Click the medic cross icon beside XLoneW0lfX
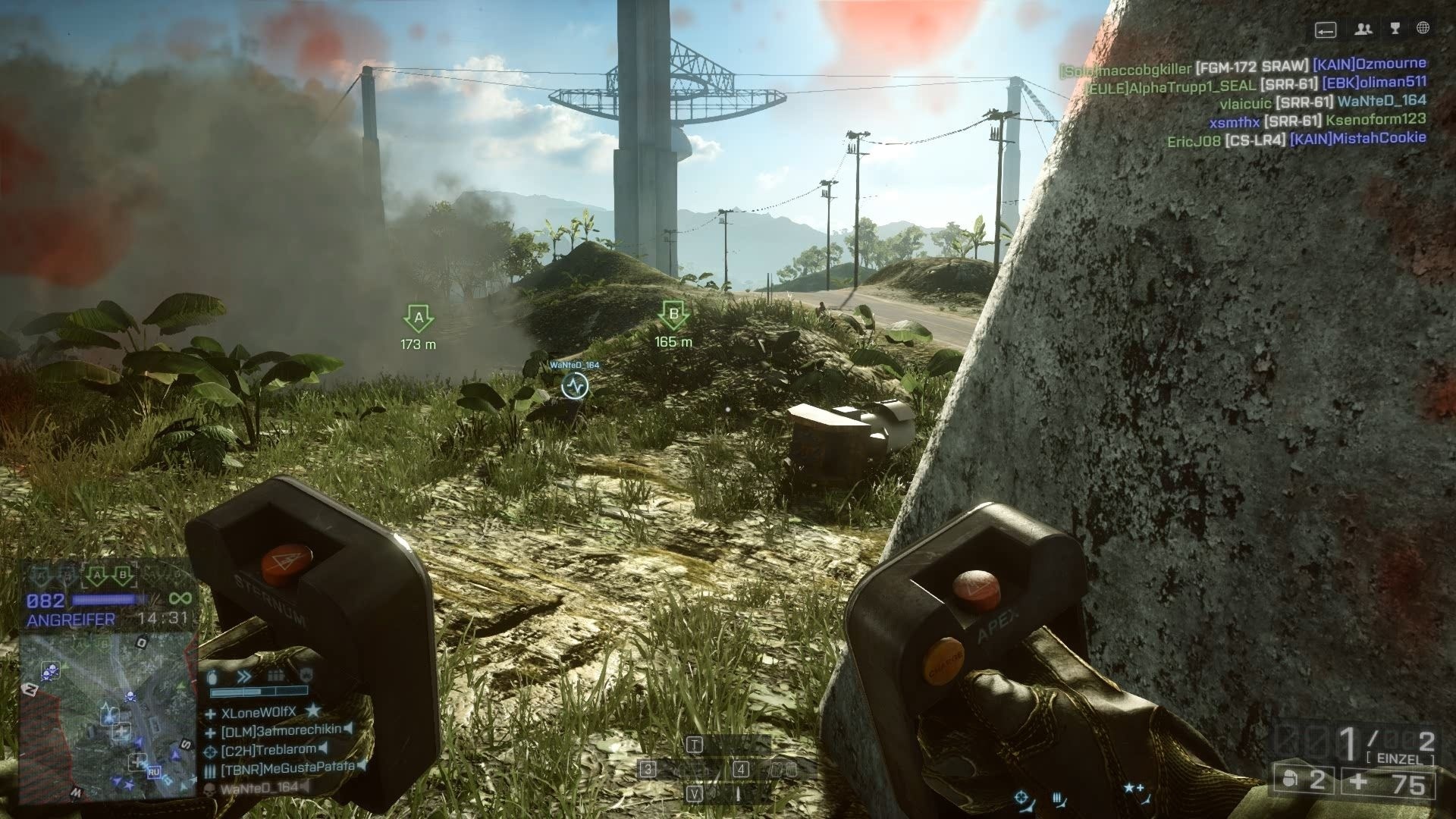 (211, 714)
